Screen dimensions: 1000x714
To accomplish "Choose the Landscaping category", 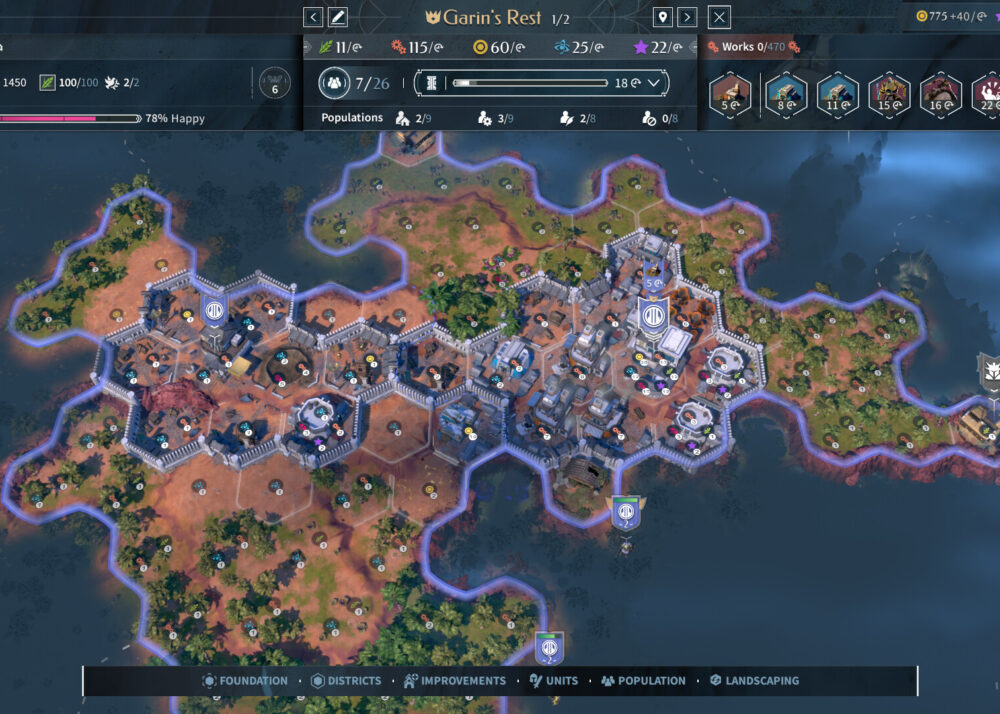I will [754, 681].
